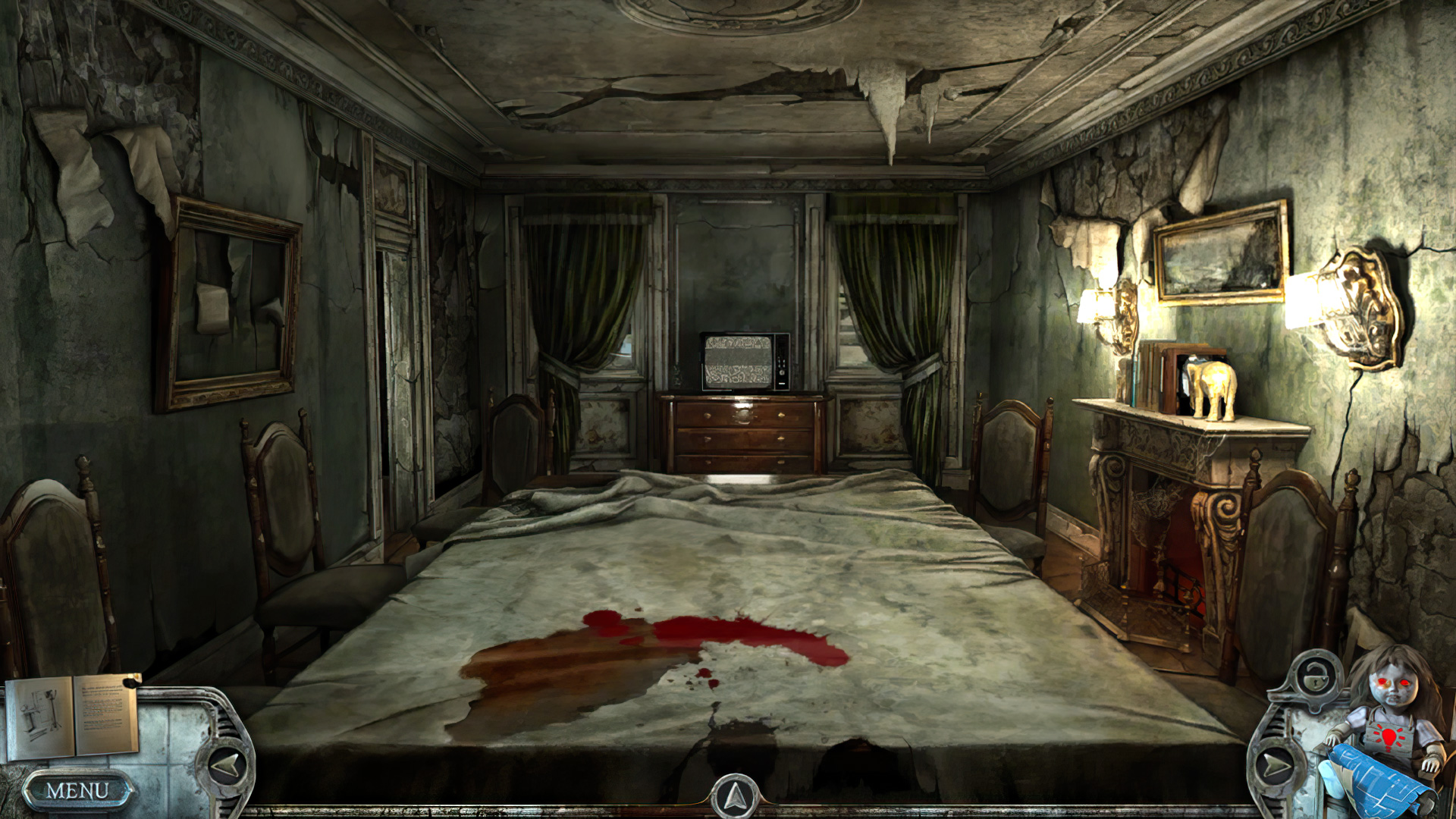The image size is (1456, 819).
Task: Ask the hint doll for a hint
Action: 1389,705
